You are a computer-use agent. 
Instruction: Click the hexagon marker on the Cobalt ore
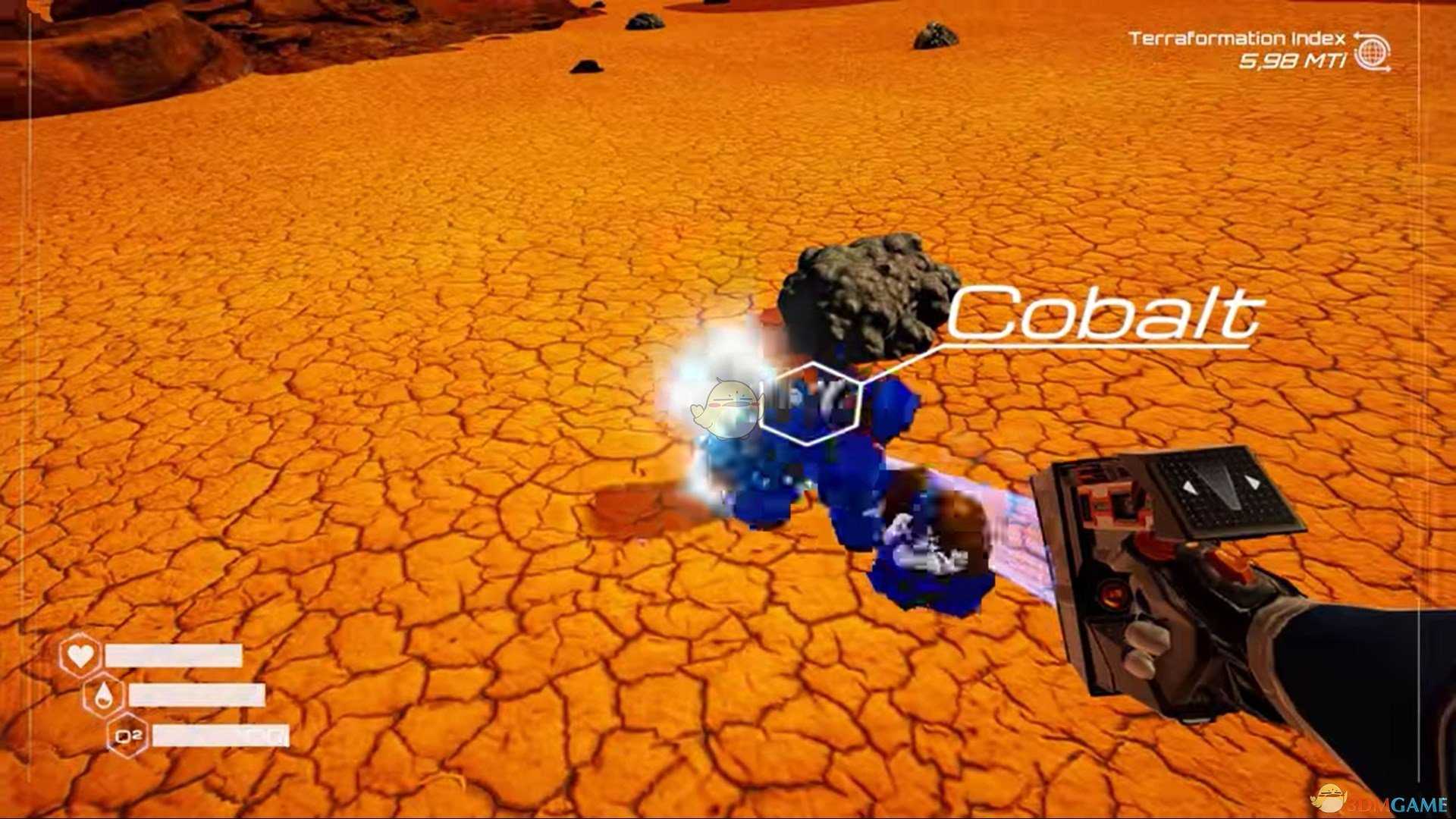pyautogui.click(x=811, y=402)
